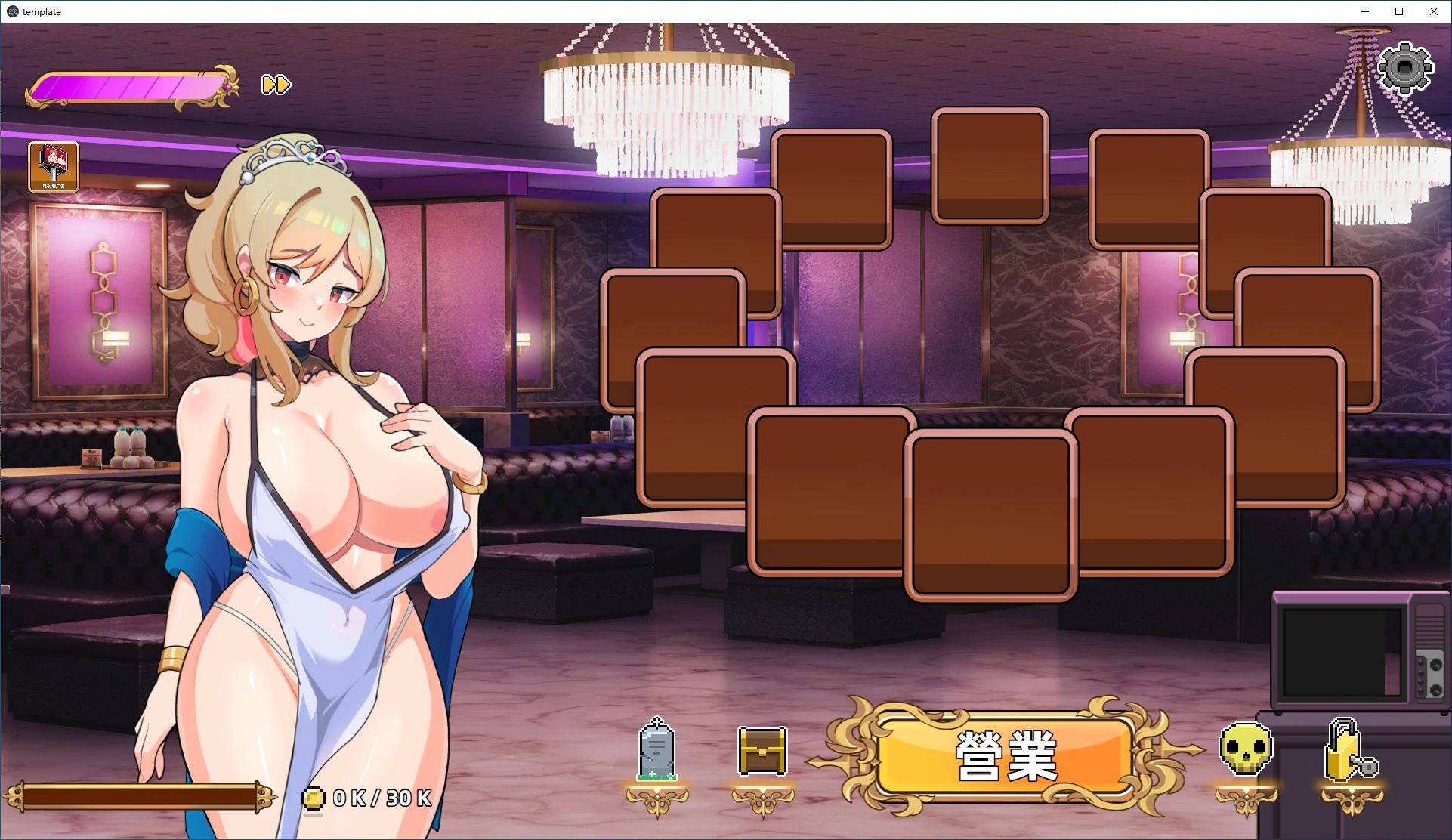Screen dimensions: 1452x840
Task: Click the bottom-left progress bar
Action: point(144,797)
